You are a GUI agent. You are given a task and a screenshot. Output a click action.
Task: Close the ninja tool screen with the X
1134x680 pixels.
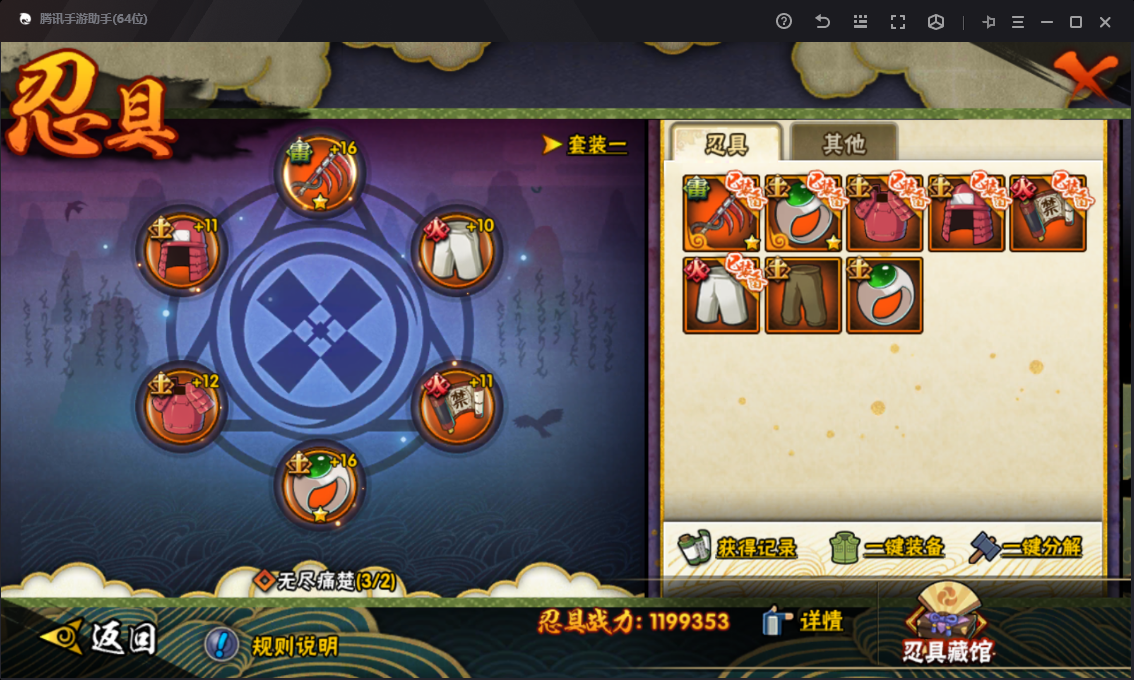(x=1085, y=75)
